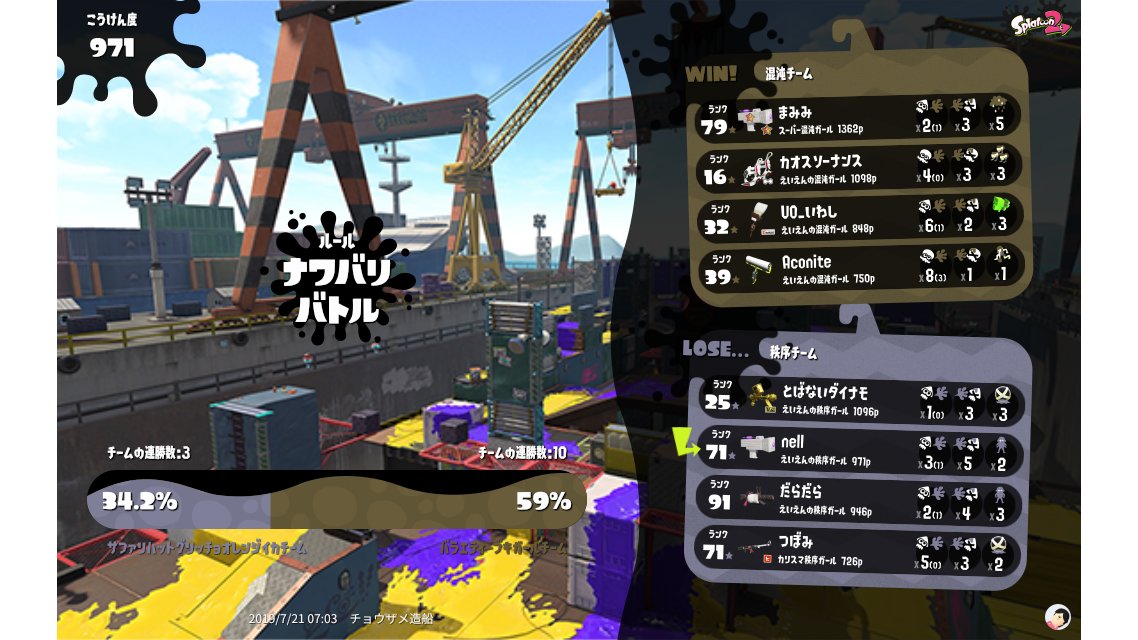This screenshot has height=640, width=1138.
Task: Choose the UO_いわし result row
Action: pos(860,217)
